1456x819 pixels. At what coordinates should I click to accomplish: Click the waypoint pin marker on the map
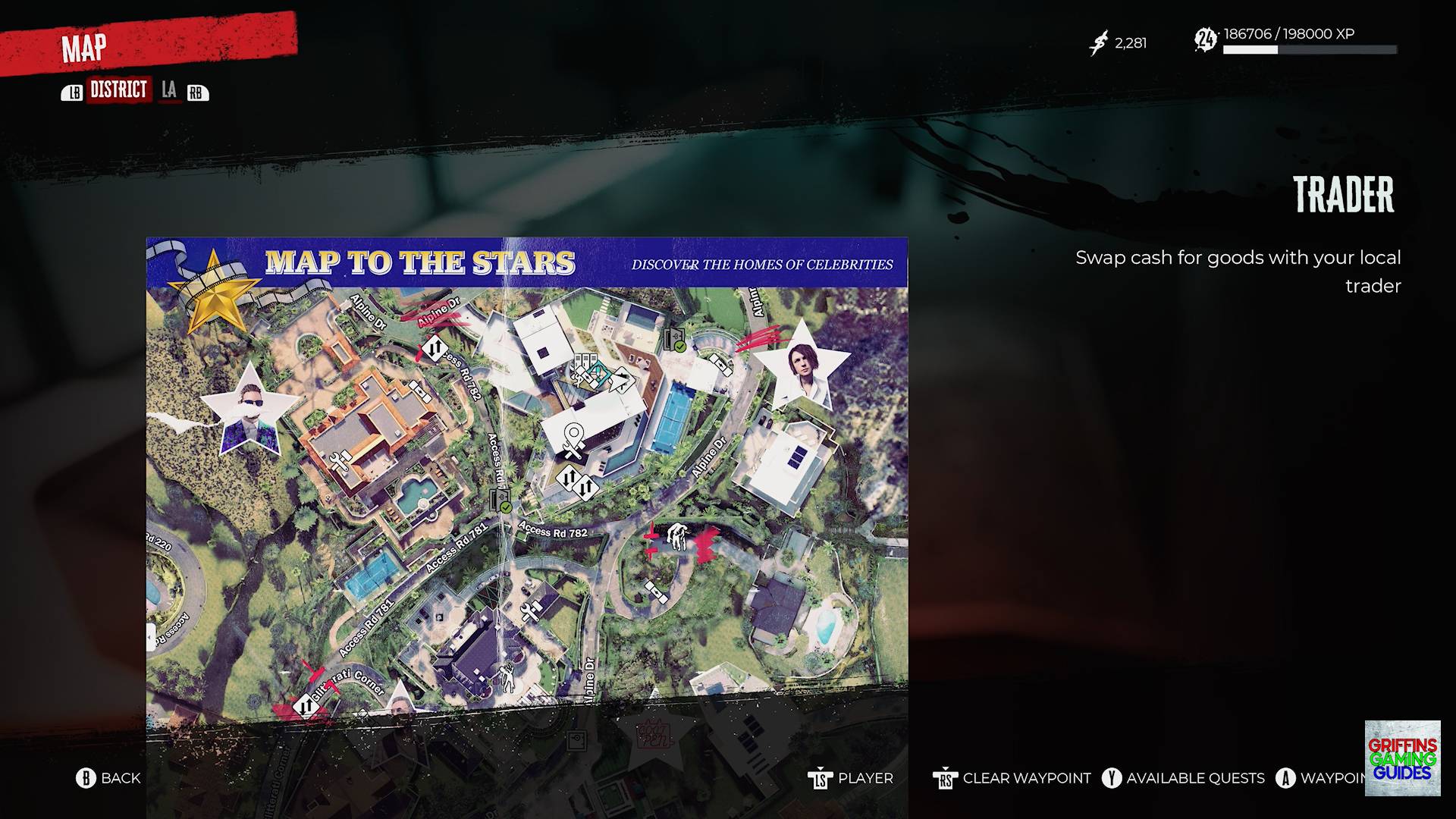coord(574,439)
